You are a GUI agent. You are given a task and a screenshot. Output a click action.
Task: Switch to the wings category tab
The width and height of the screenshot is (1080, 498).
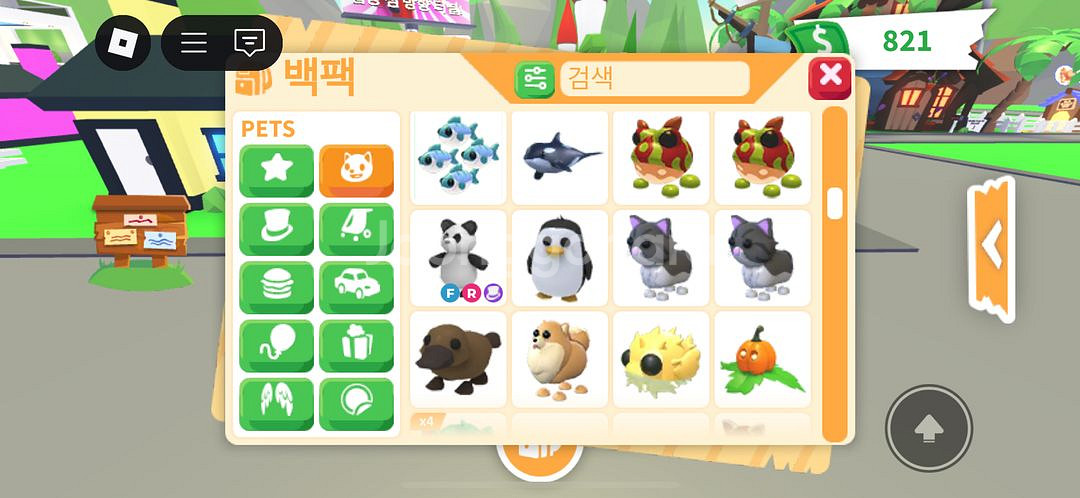(276, 404)
